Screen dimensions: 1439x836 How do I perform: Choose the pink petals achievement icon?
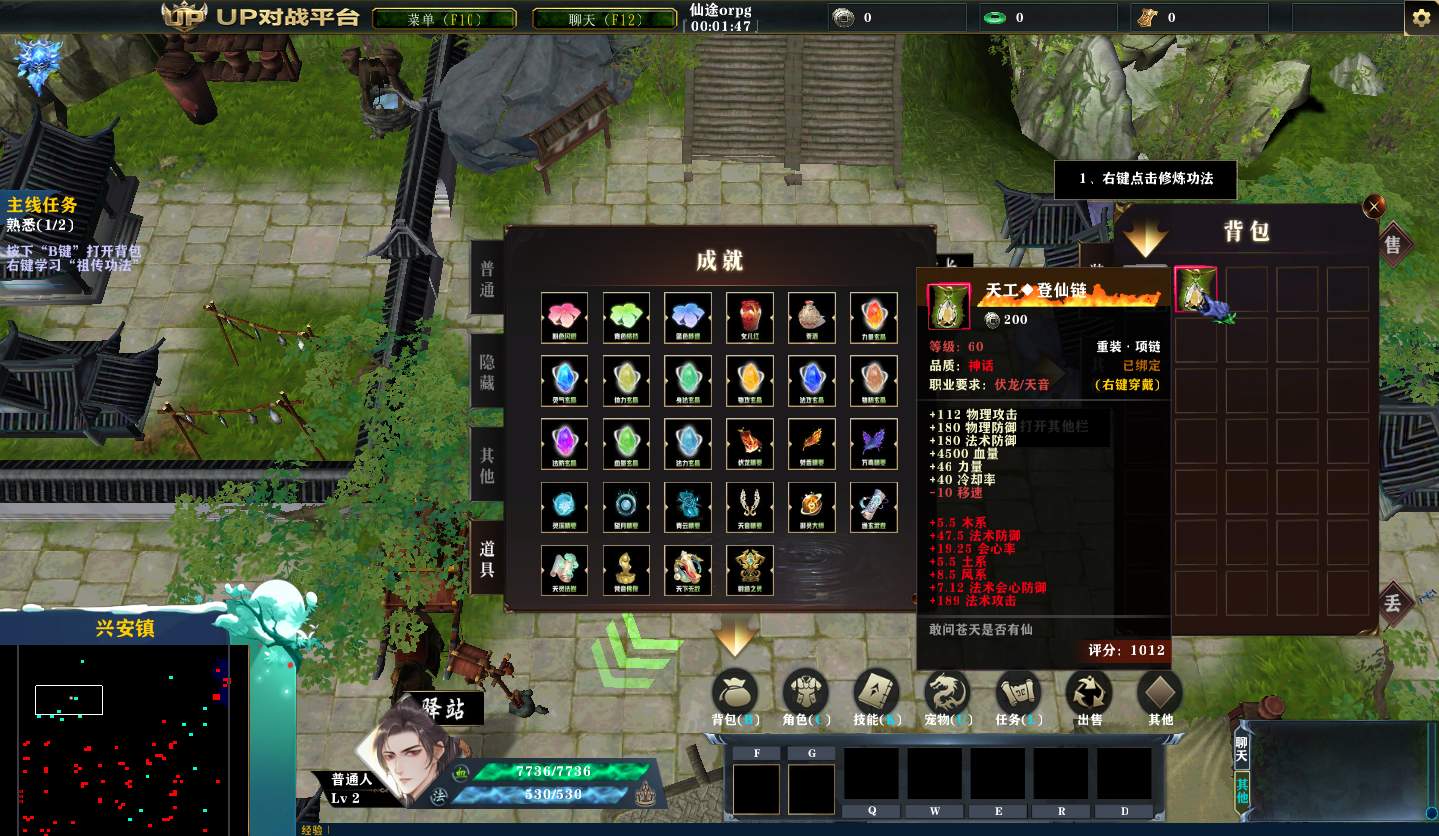[565, 317]
